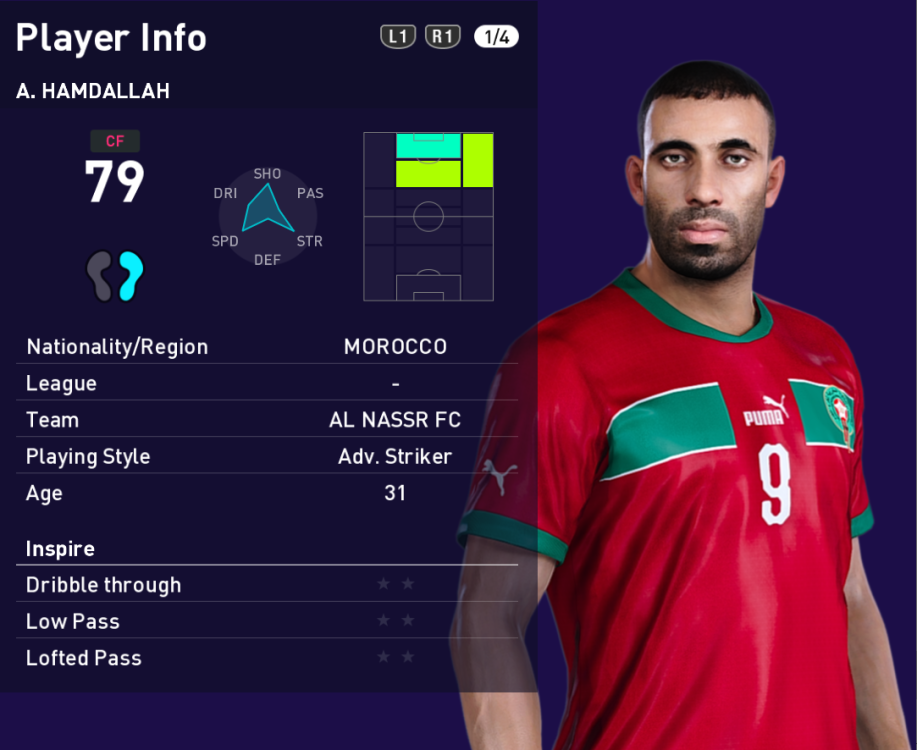Select the Lofted Pass inspire row

click(x=267, y=658)
